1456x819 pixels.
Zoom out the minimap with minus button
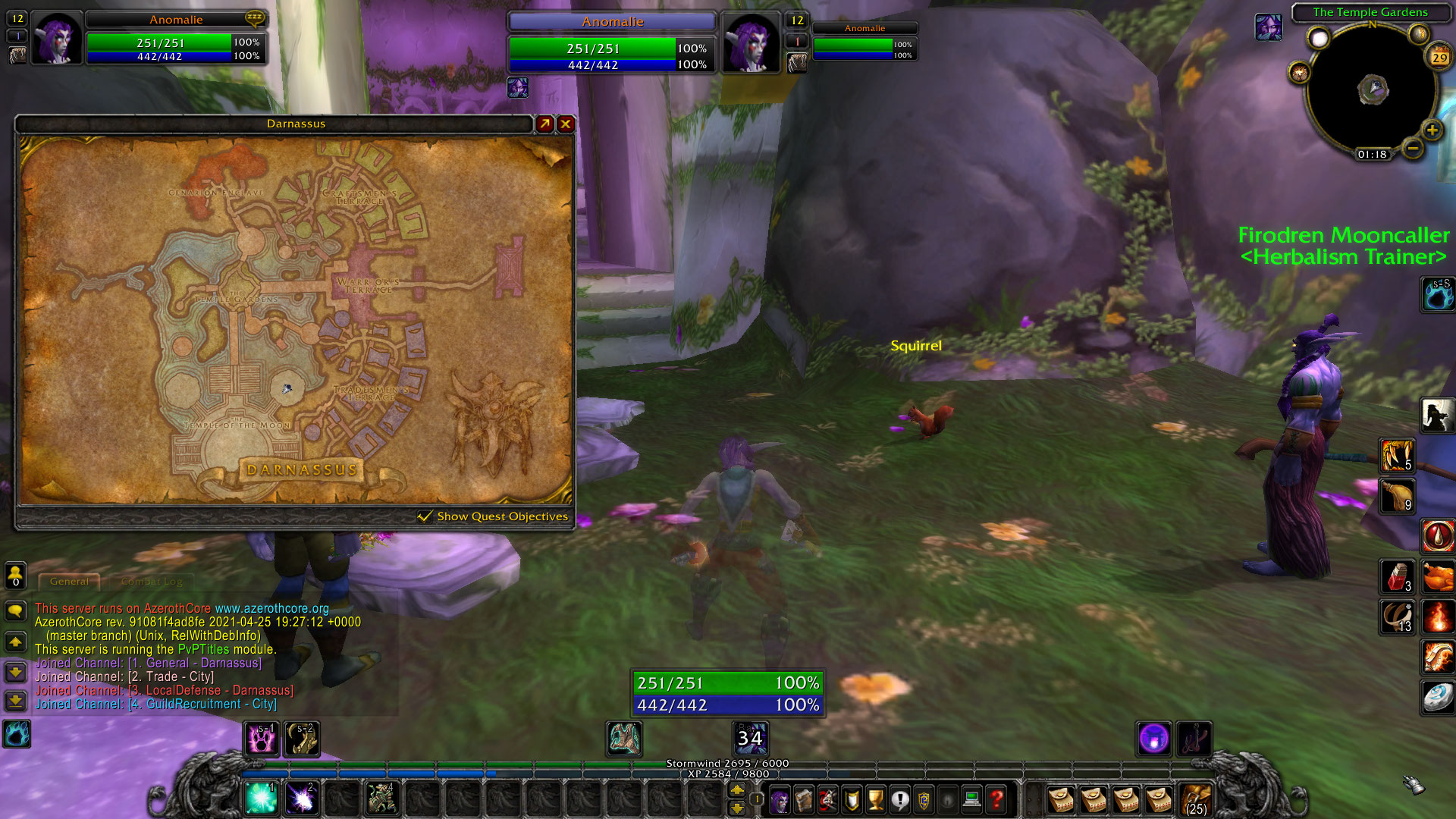pyautogui.click(x=1414, y=149)
